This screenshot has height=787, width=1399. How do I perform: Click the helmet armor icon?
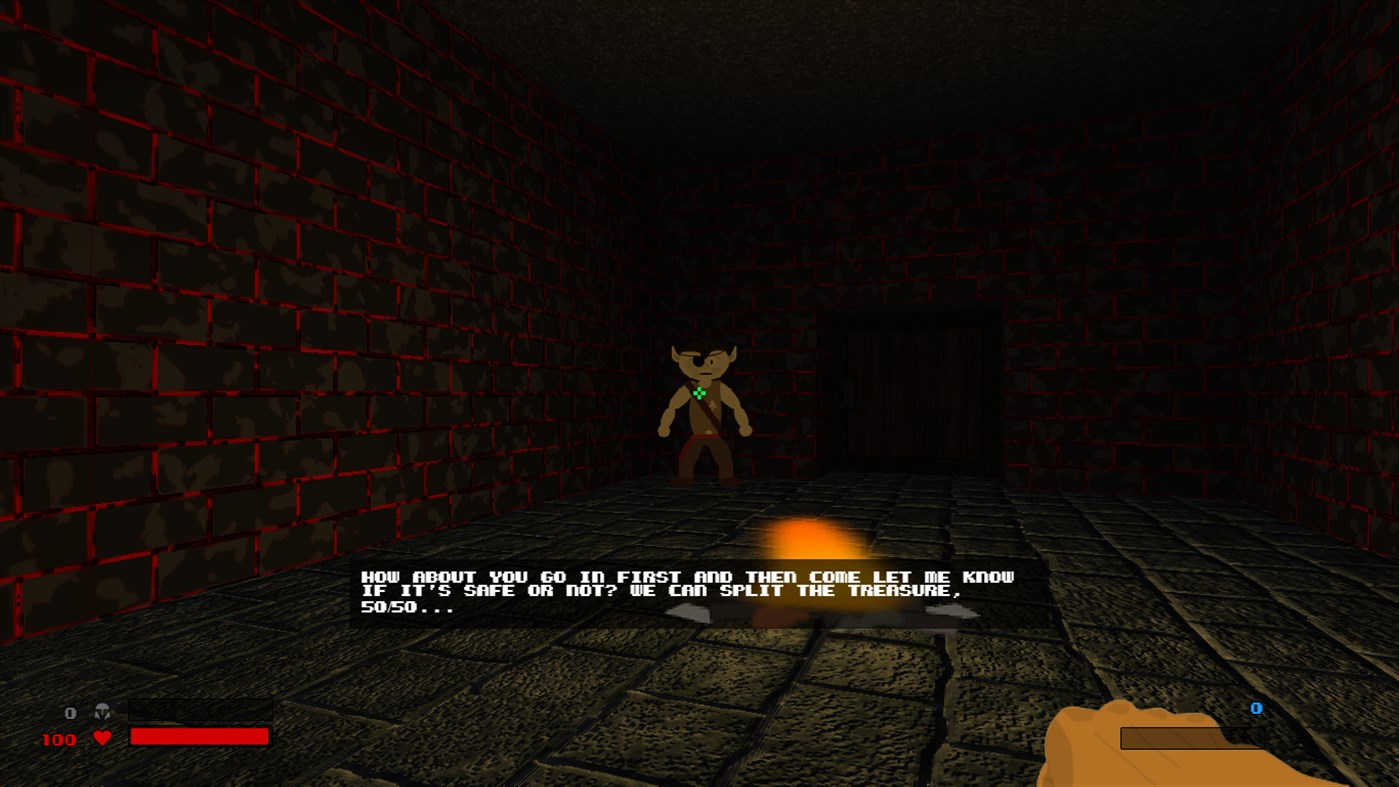click(x=102, y=712)
